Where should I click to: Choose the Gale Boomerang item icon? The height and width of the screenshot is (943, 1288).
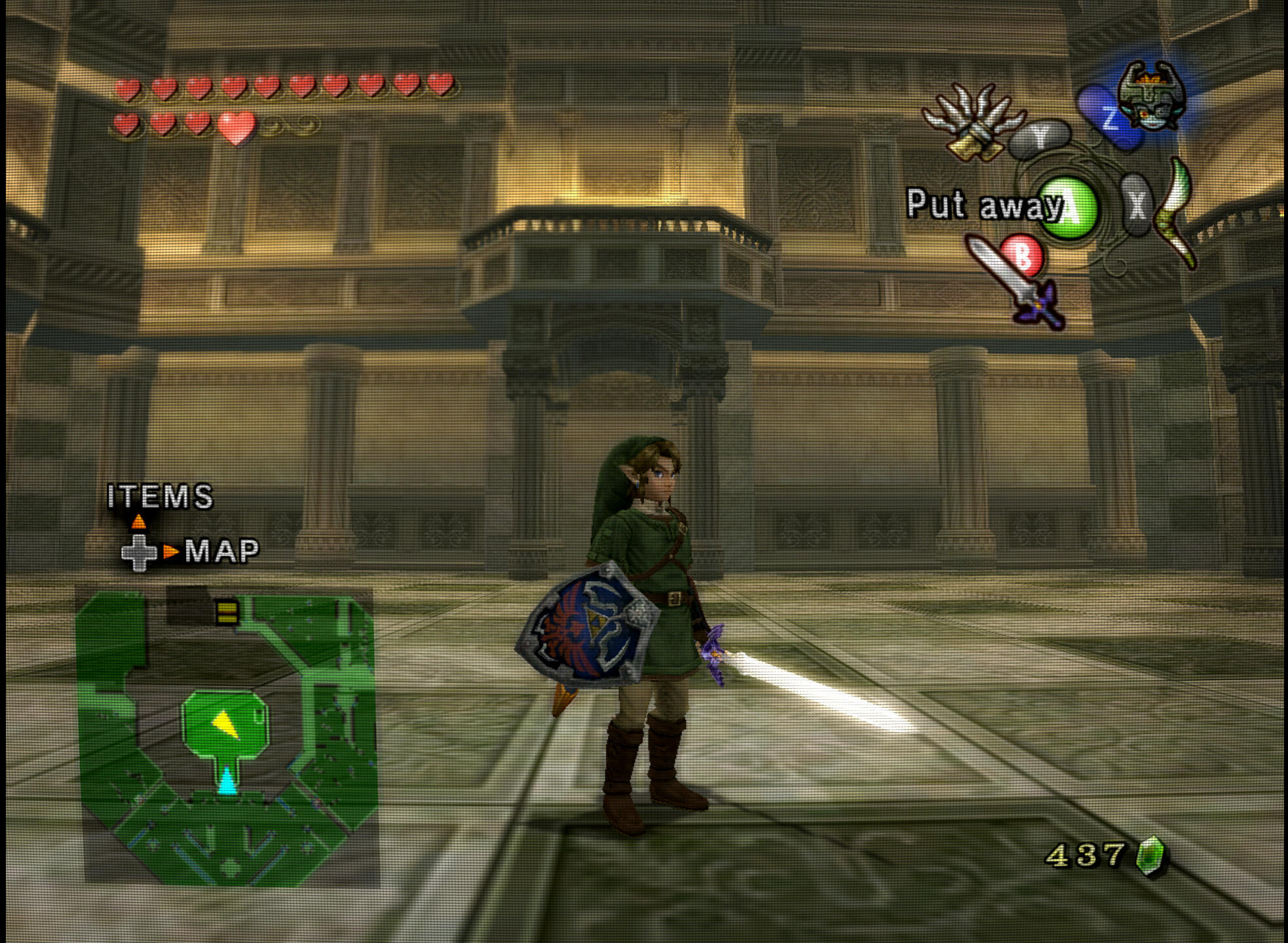point(1176,213)
